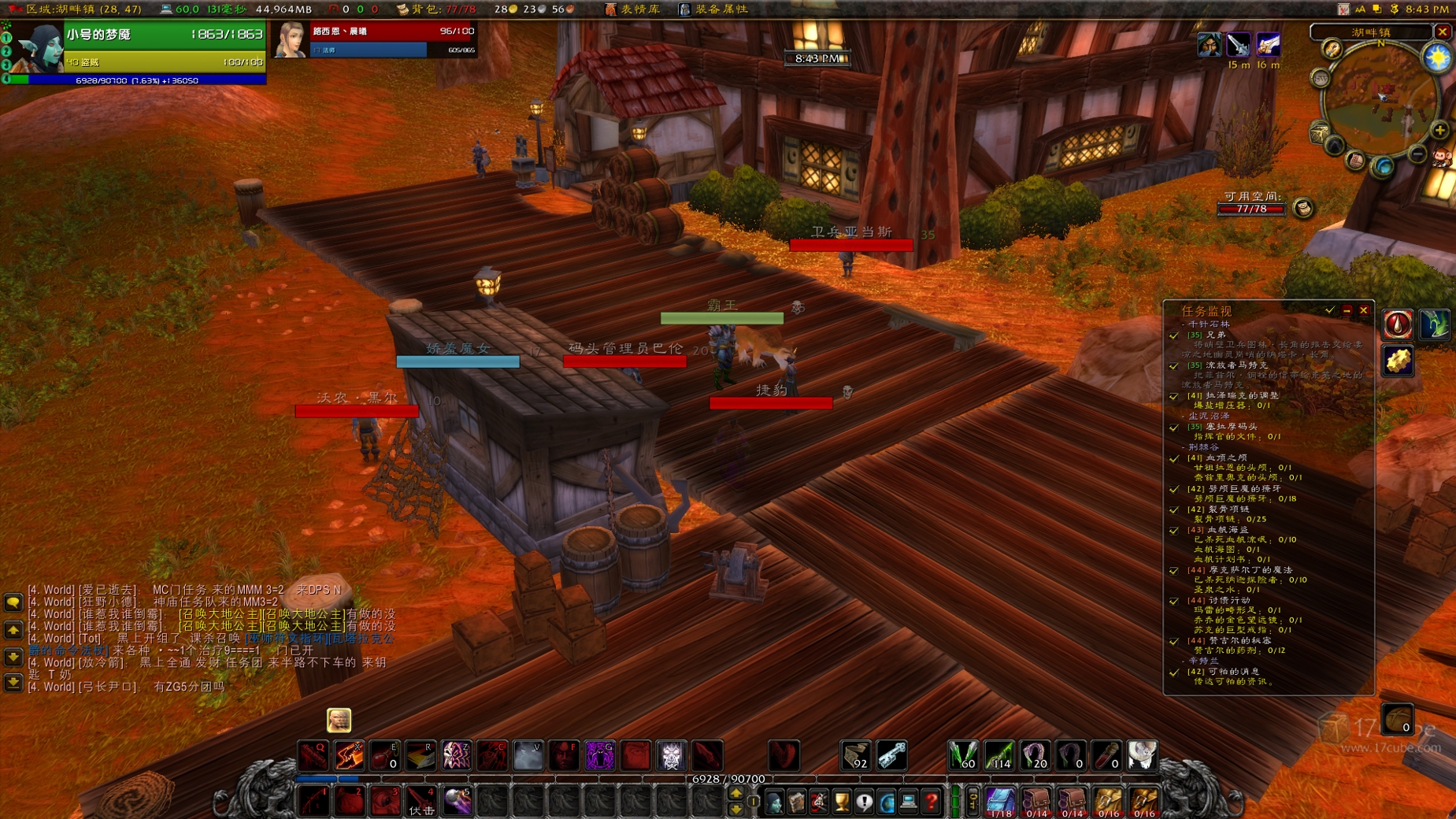Open the achievements goblet in the micro menu
Viewport: 1456px width, 819px height.
coord(841,802)
